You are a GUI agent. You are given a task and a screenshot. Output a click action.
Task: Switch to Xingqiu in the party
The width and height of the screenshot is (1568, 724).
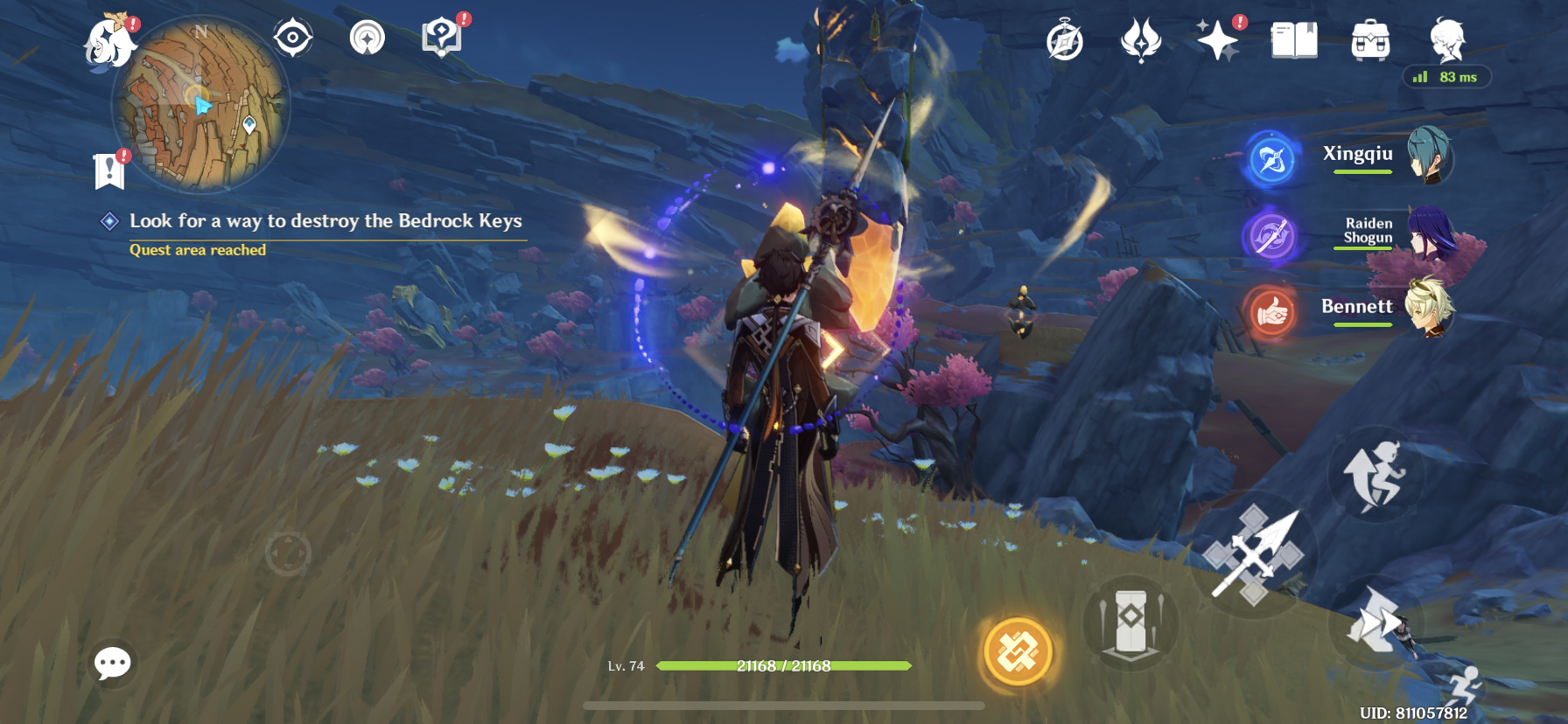1387,155
